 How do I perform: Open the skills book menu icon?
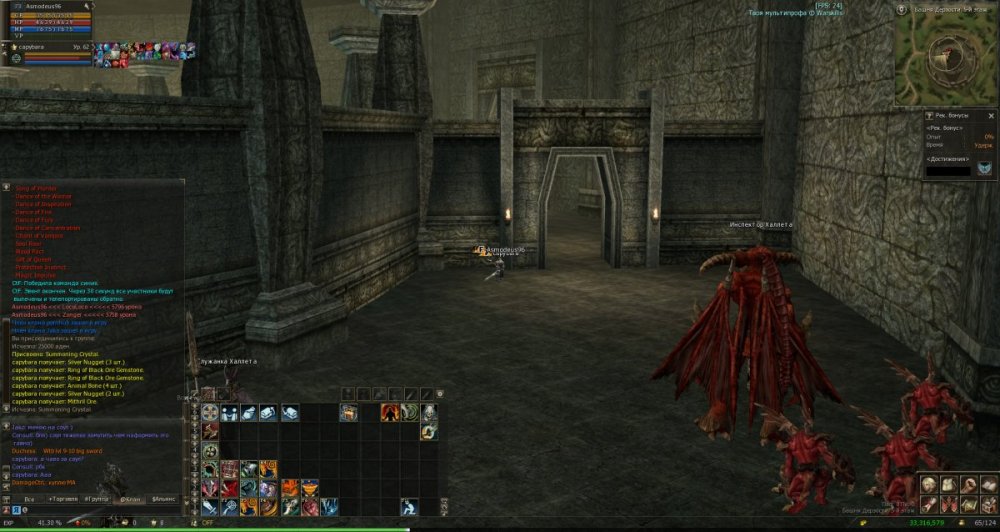[x=988, y=484]
